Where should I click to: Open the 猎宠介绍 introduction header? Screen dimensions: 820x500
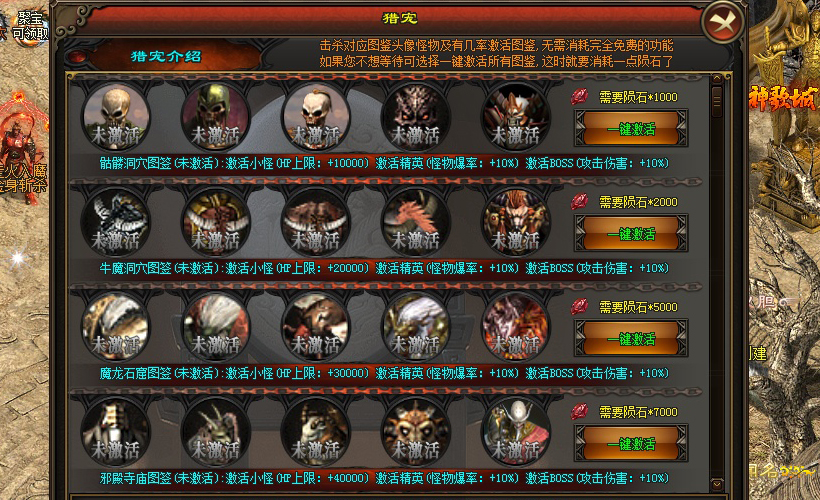pos(166,56)
